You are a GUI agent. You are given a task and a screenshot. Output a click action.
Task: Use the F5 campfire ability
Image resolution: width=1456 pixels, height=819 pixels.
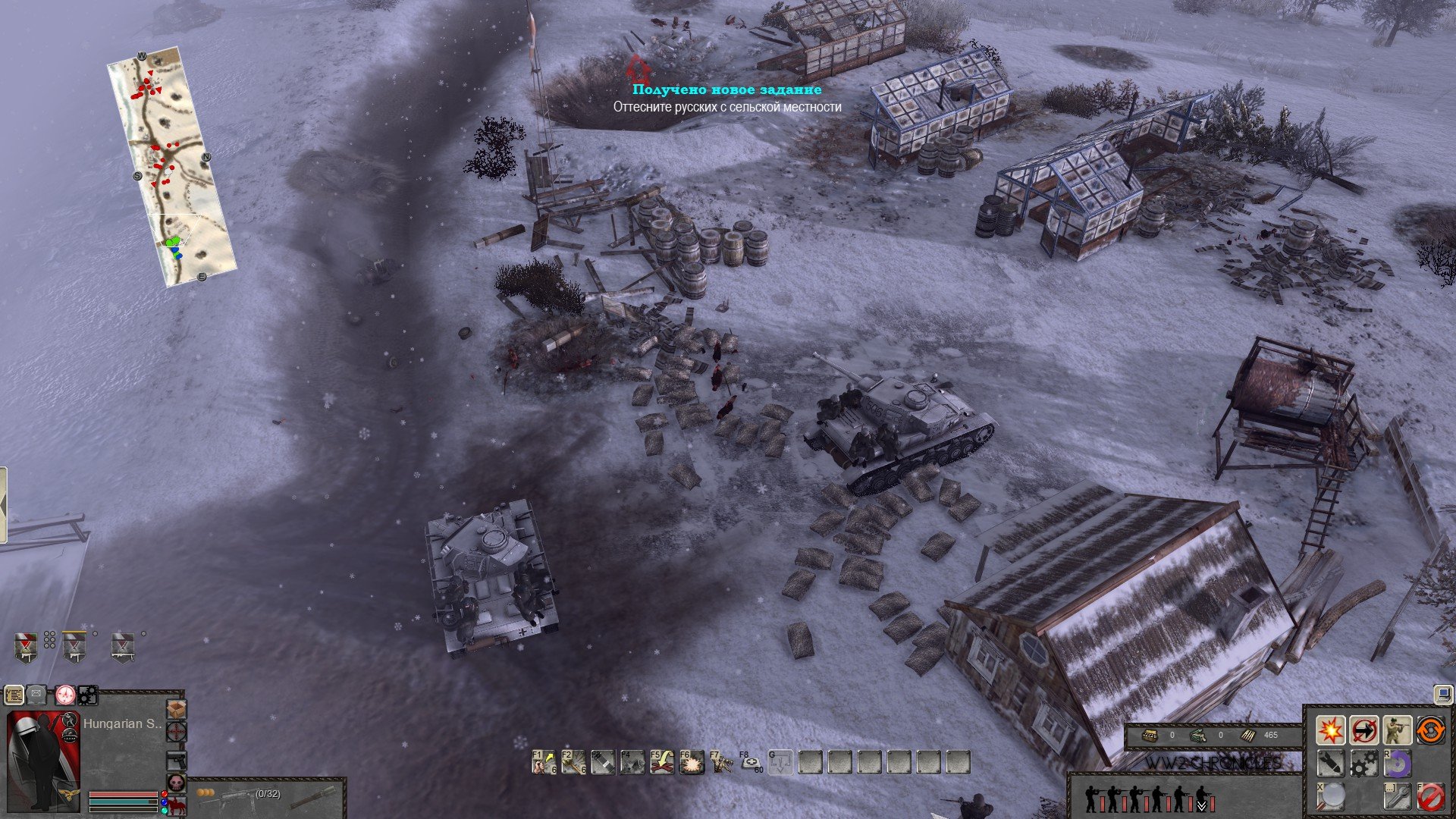pos(662,762)
